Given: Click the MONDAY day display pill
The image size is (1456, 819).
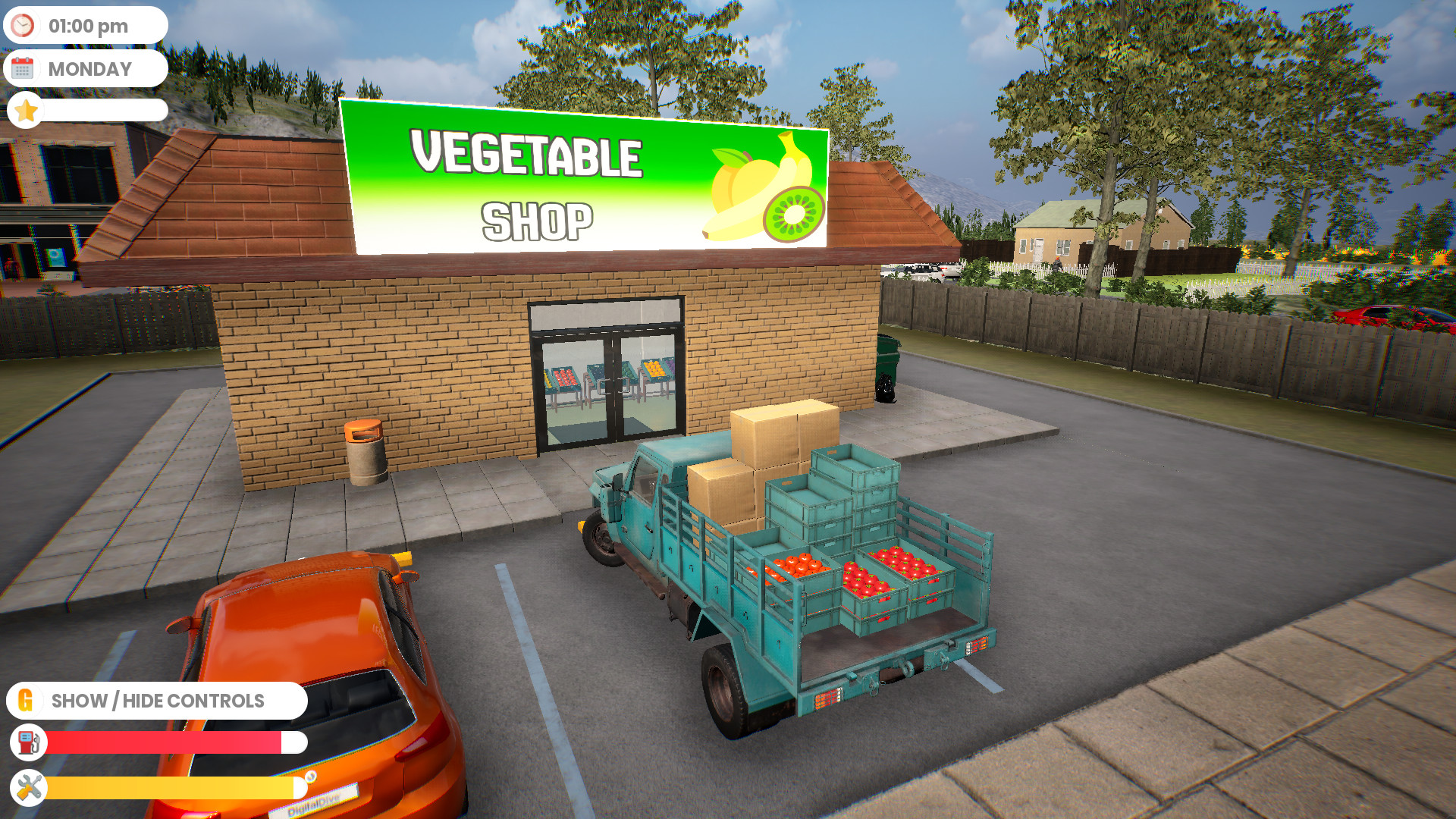Looking at the screenshot, I should point(89,68).
